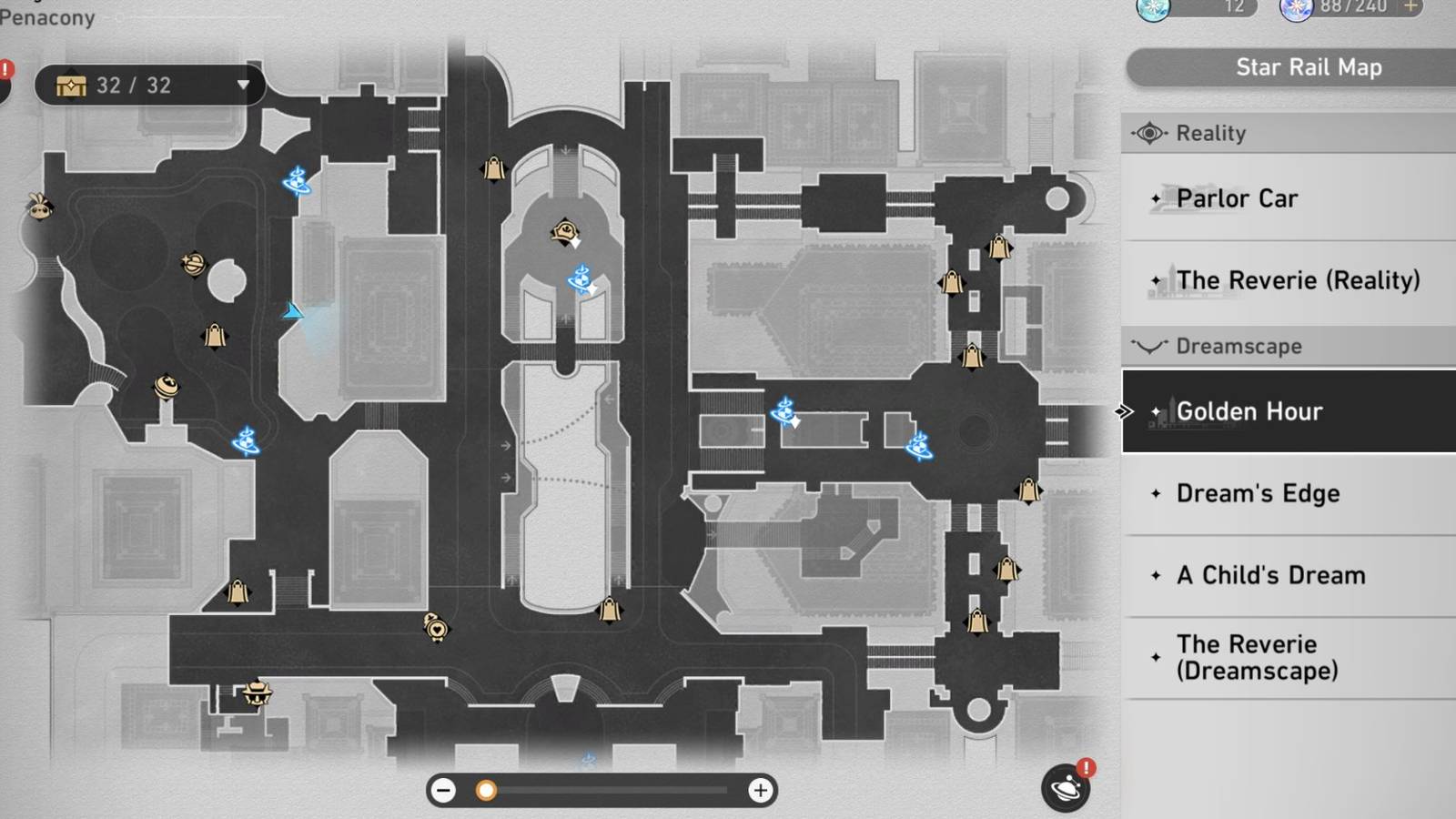The image size is (1456, 819).
Task: Click the bell marker at the map's top center
Action: 492,171
